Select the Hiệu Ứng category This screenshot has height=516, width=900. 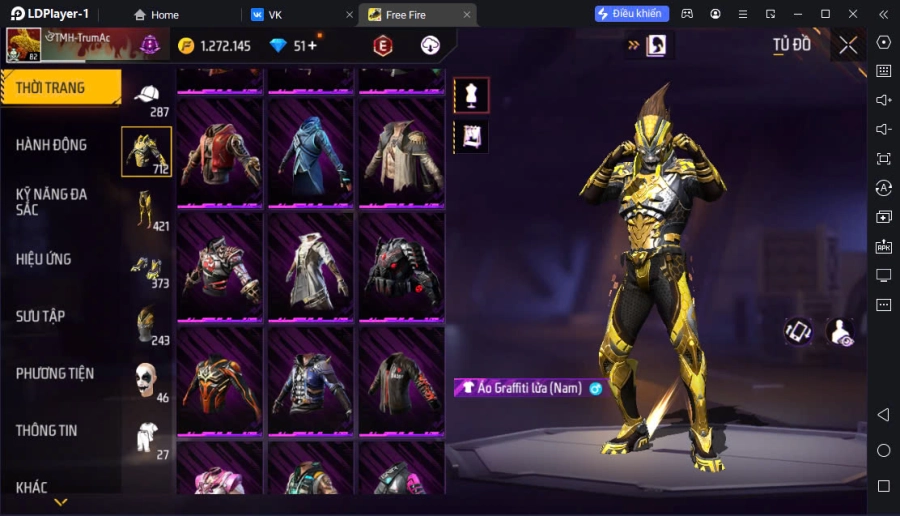pyautogui.click(x=44, y=259)
